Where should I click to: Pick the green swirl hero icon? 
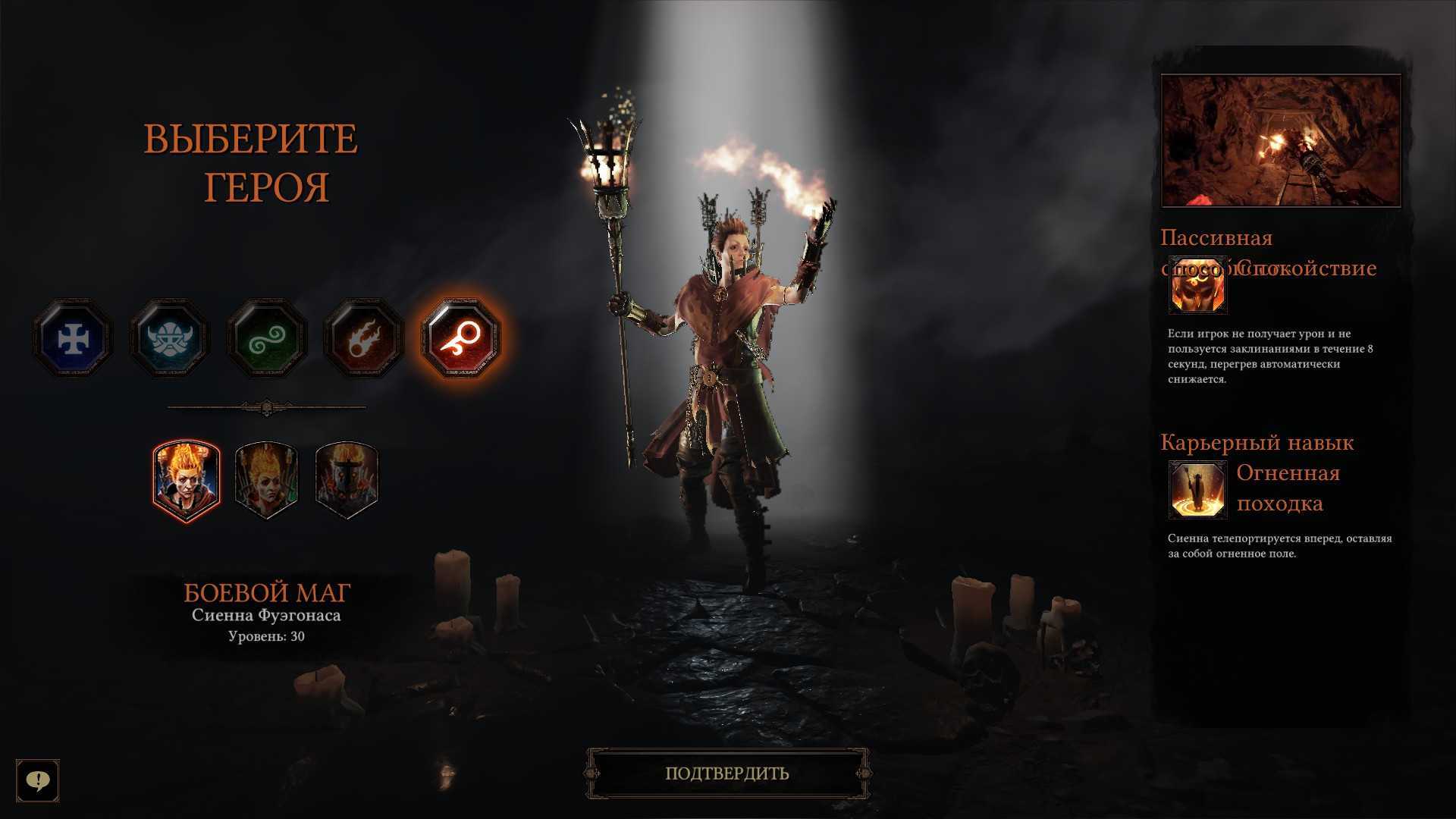coord(267,338)
